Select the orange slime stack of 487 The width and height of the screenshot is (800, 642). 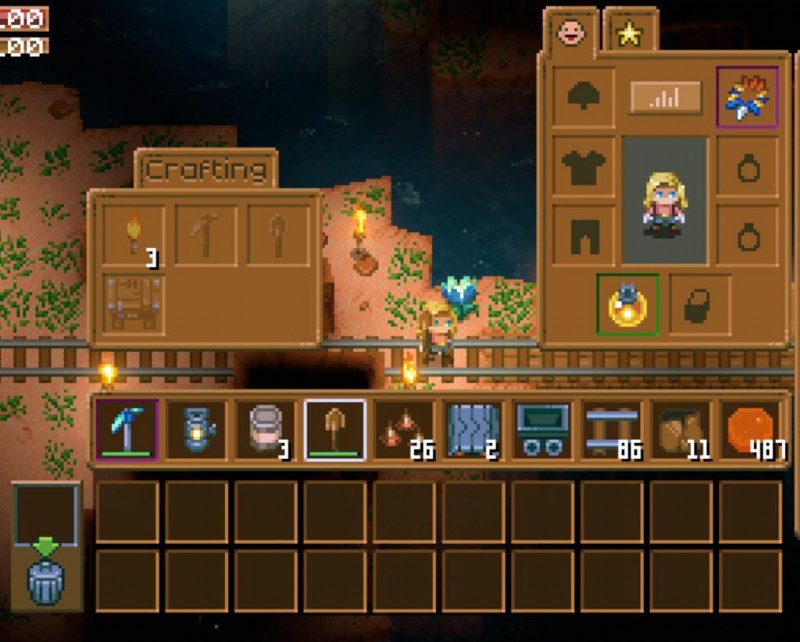pyautogui.click(x=751, y=431)
